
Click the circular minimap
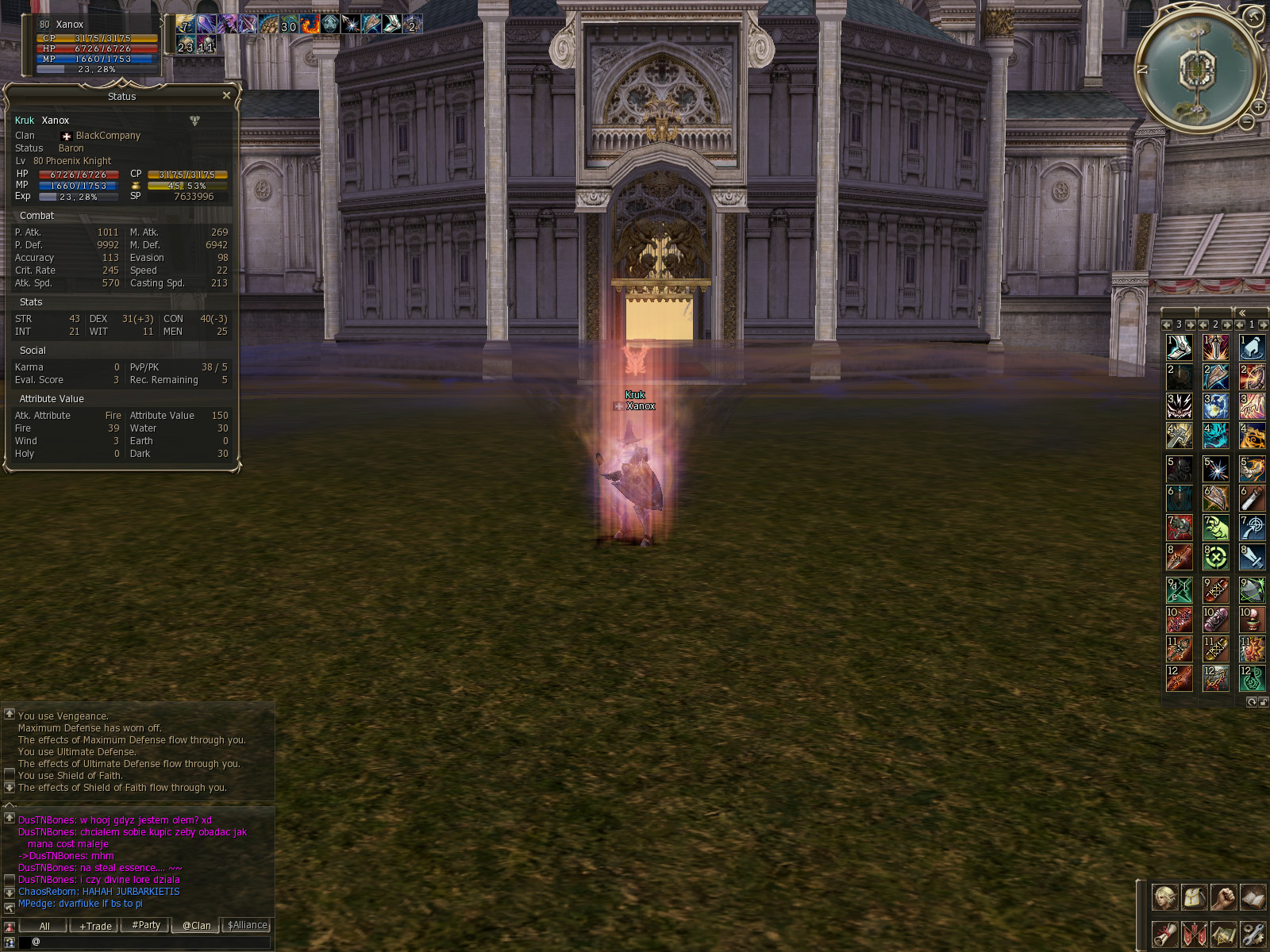pos(1196,70)
